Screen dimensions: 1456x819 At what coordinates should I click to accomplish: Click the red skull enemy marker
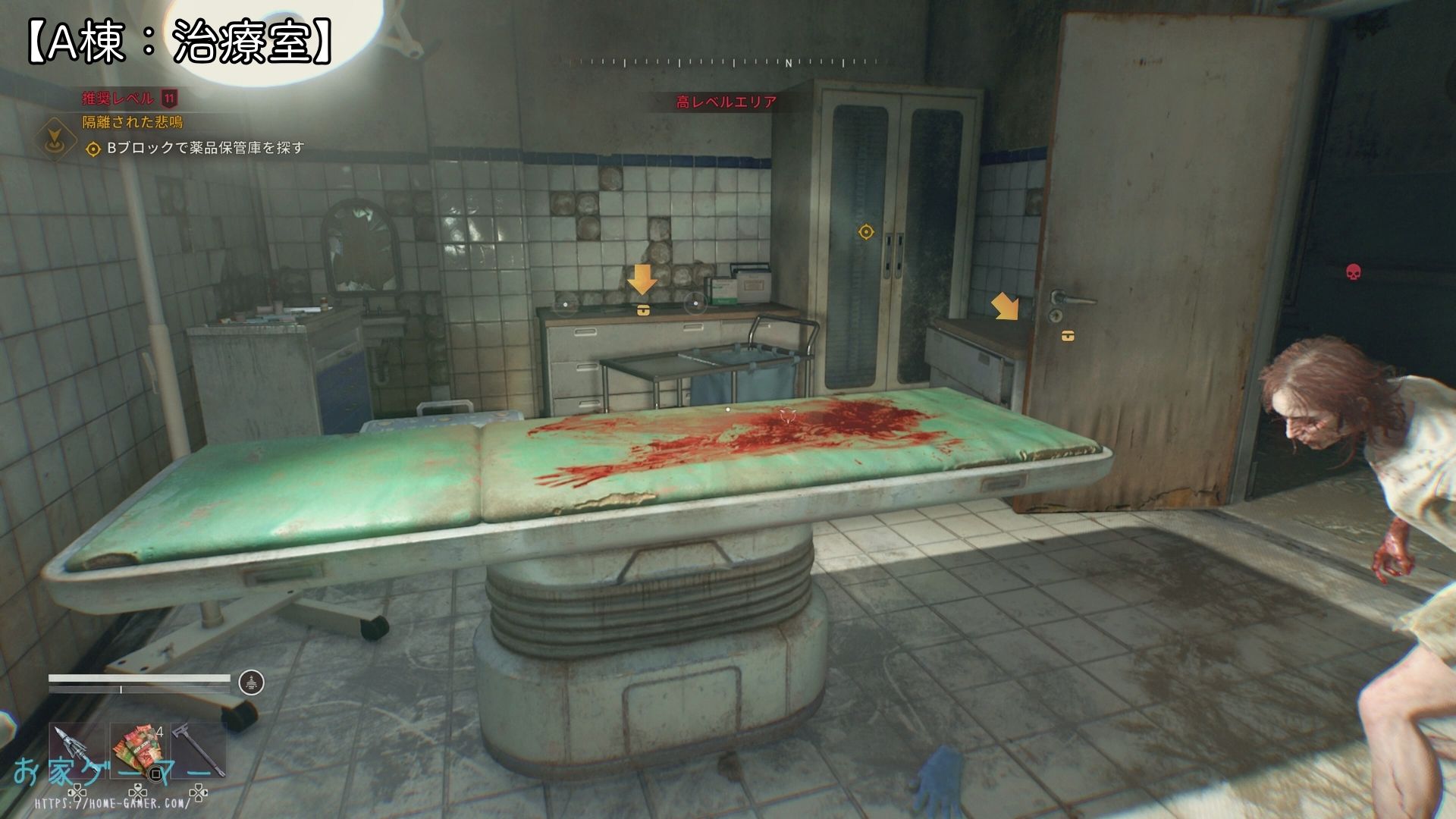(1352, 271)
